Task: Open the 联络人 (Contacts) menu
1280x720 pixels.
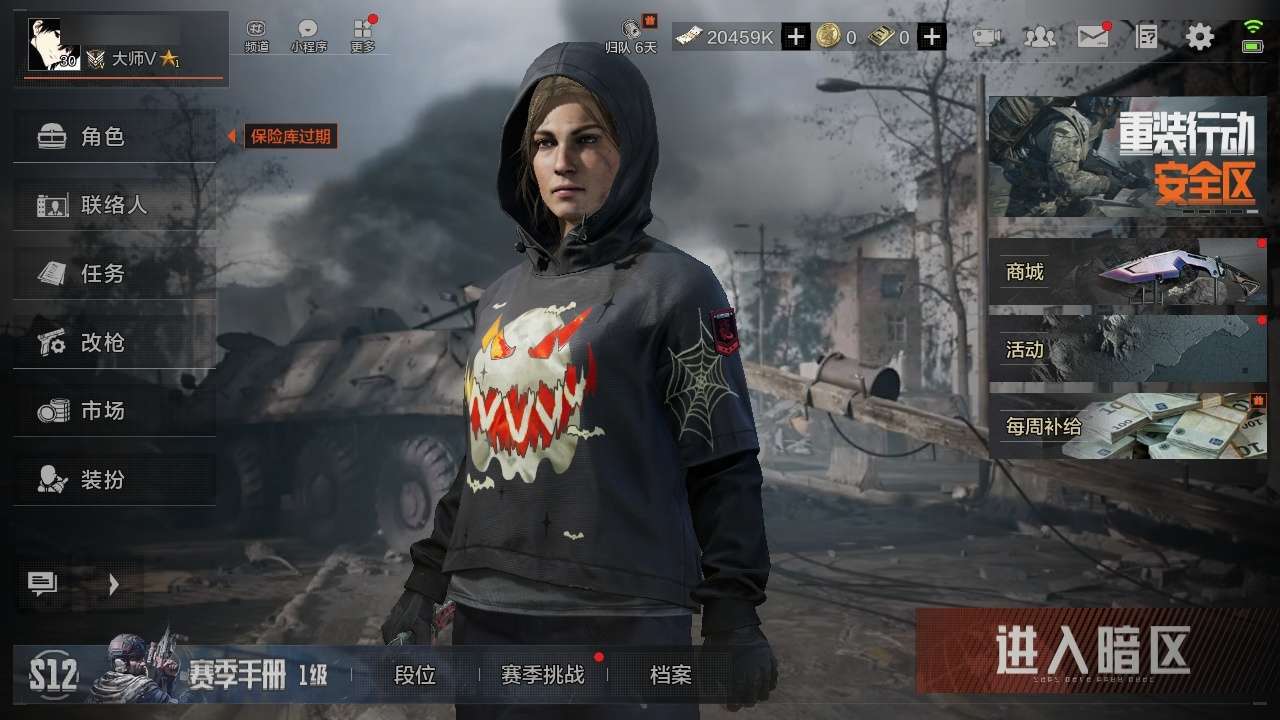Action: point(114,205)
